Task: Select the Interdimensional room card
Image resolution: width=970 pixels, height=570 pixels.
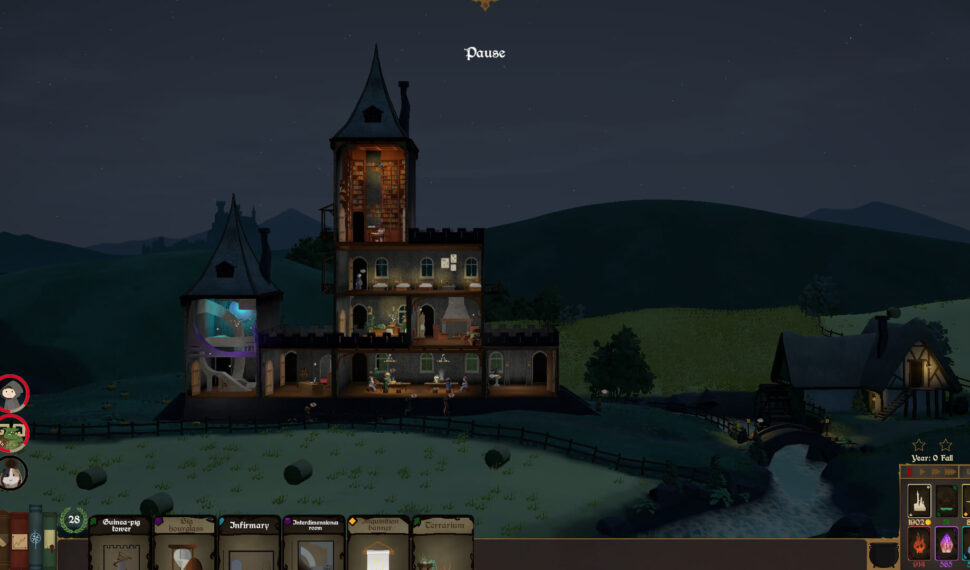Action: coord(313,543)
